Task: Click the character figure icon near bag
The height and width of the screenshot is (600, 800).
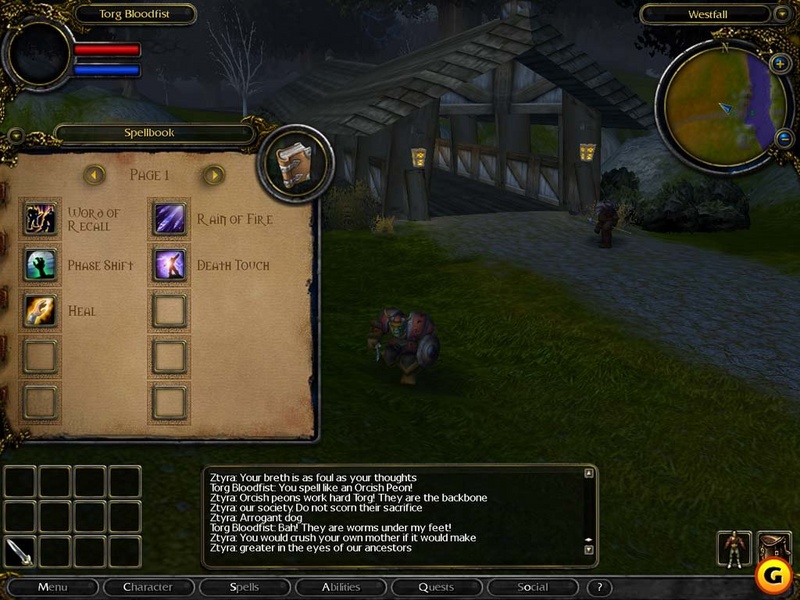Action: pos(735,549)
